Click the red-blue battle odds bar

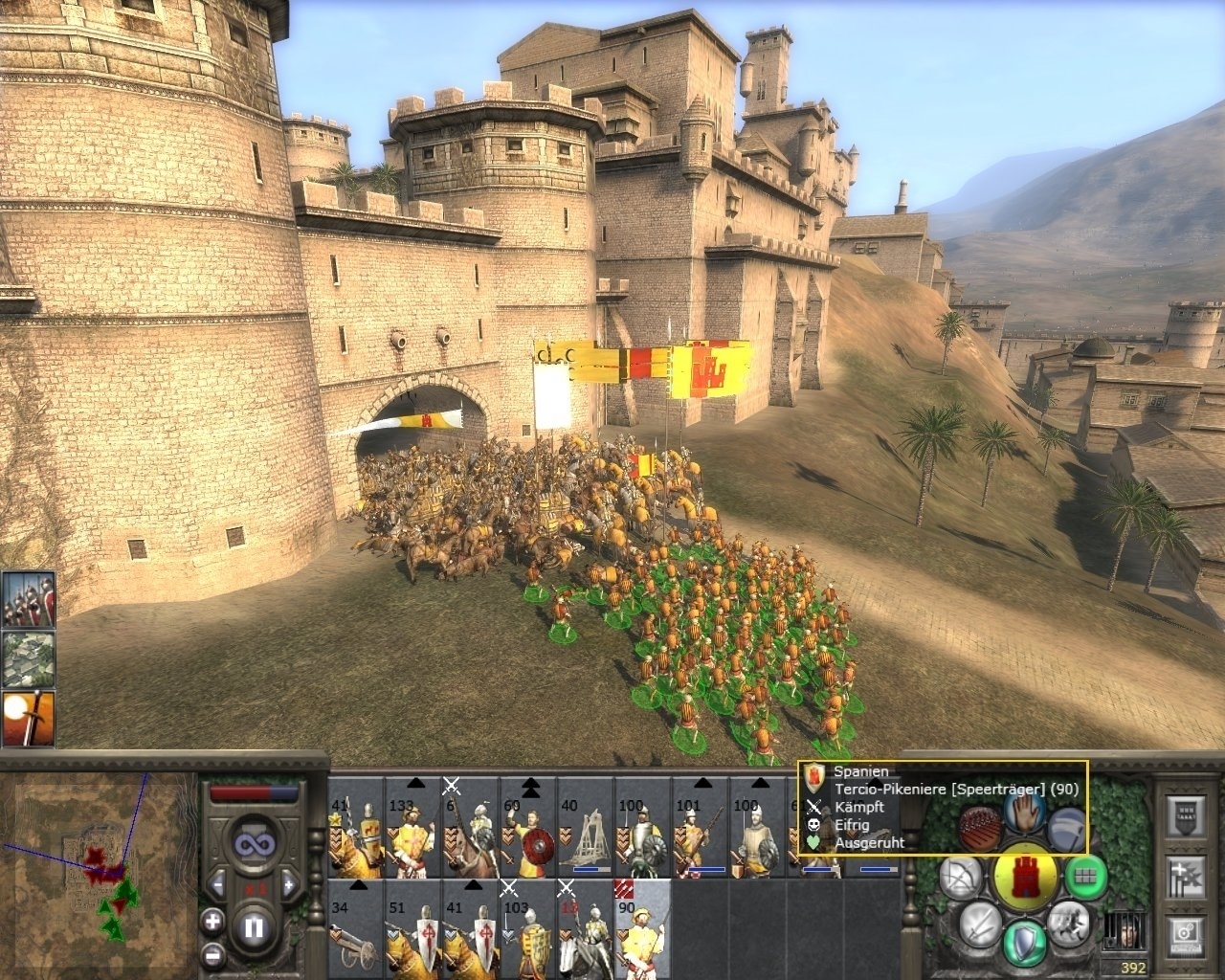click(255, 791)
